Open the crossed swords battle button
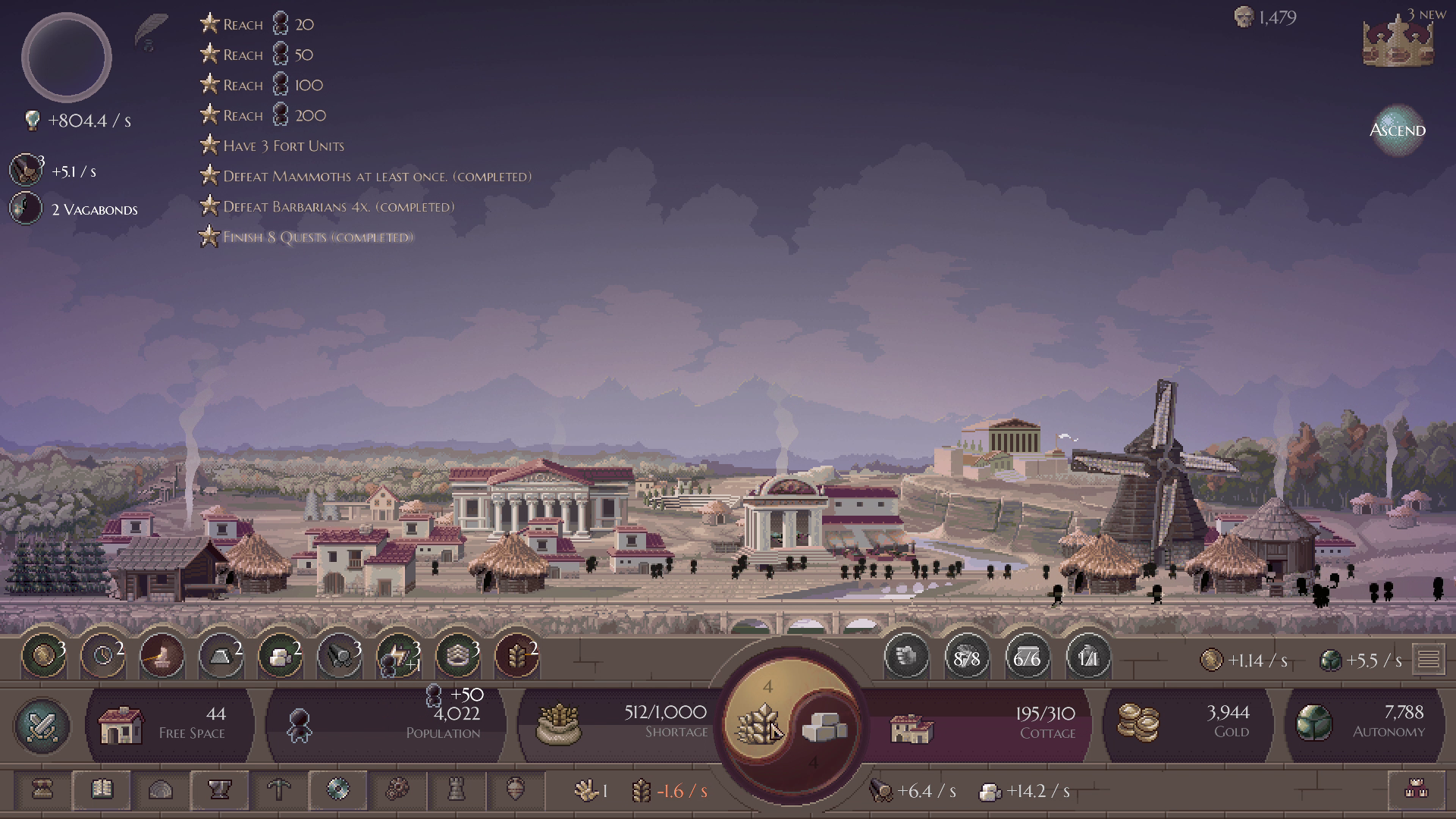 coord(42,726)
